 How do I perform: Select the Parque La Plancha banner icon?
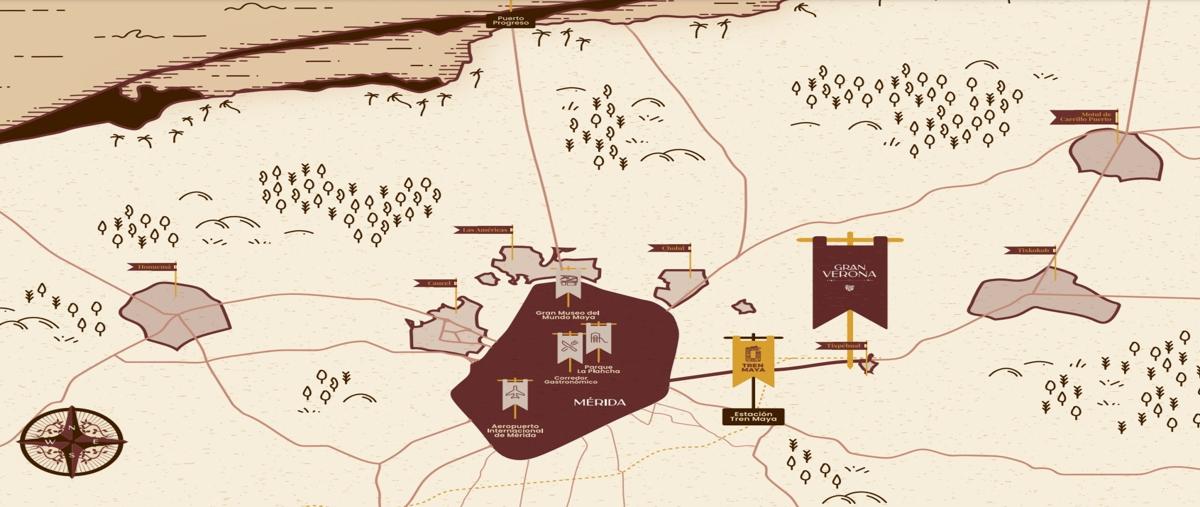[x=598, y=340]
